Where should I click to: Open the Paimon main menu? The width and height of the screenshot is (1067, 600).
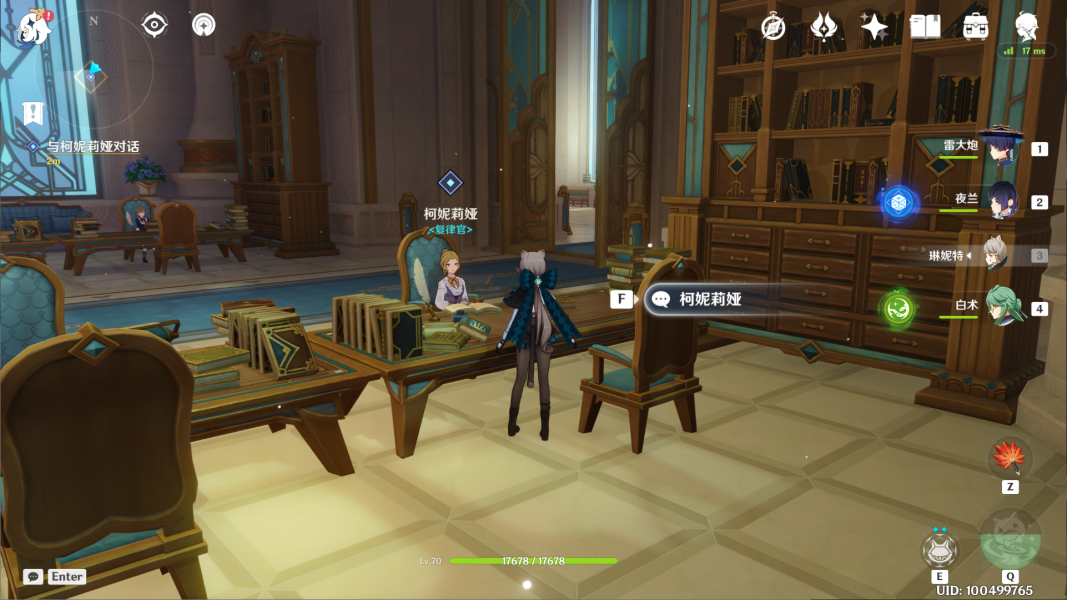click(x=35, y=28)
